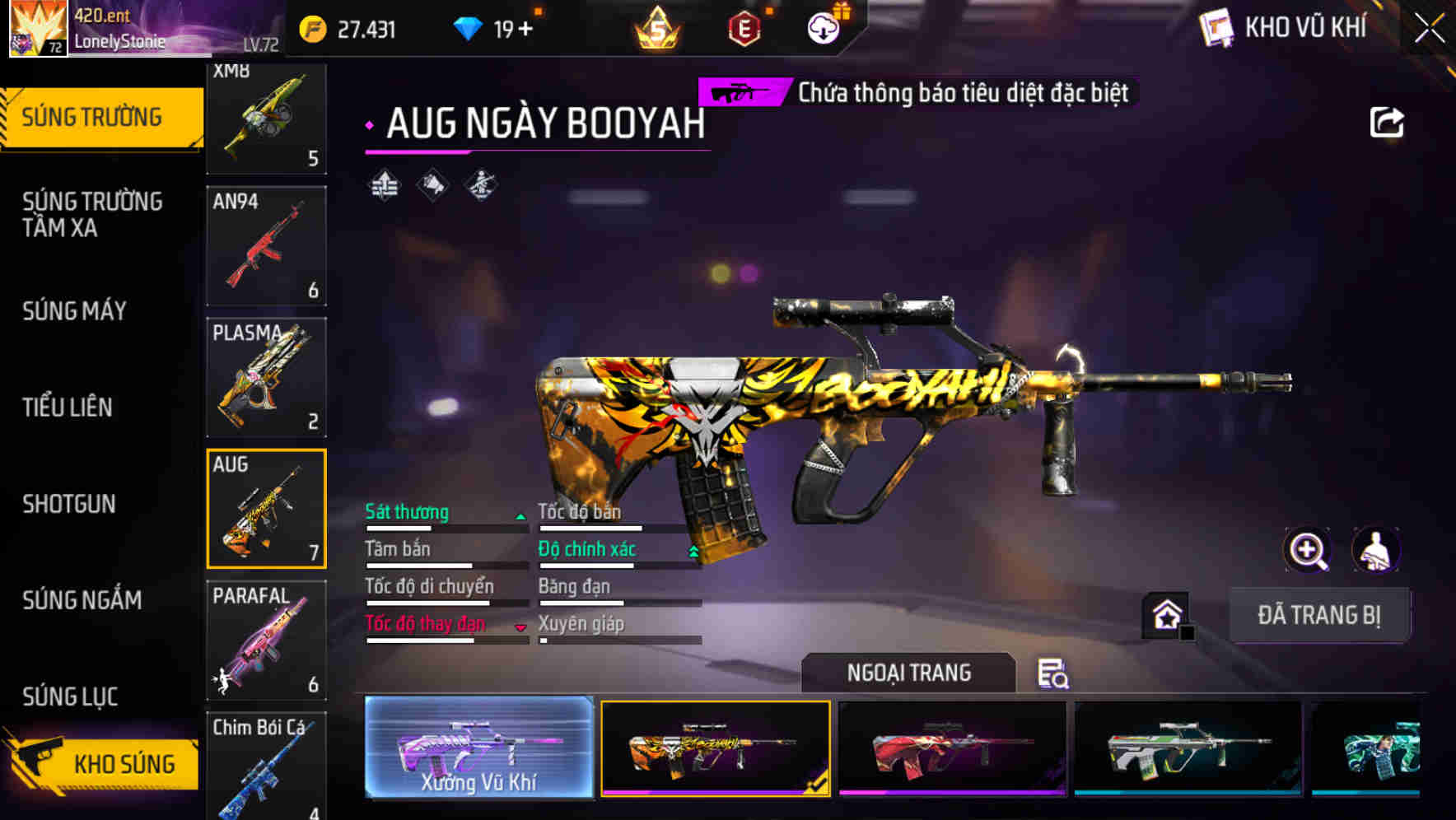Click the share icon beside KHO VŨ KHÍ
The width and height of the screenshot is (1456, 820).
click(x=1388, y=121)
